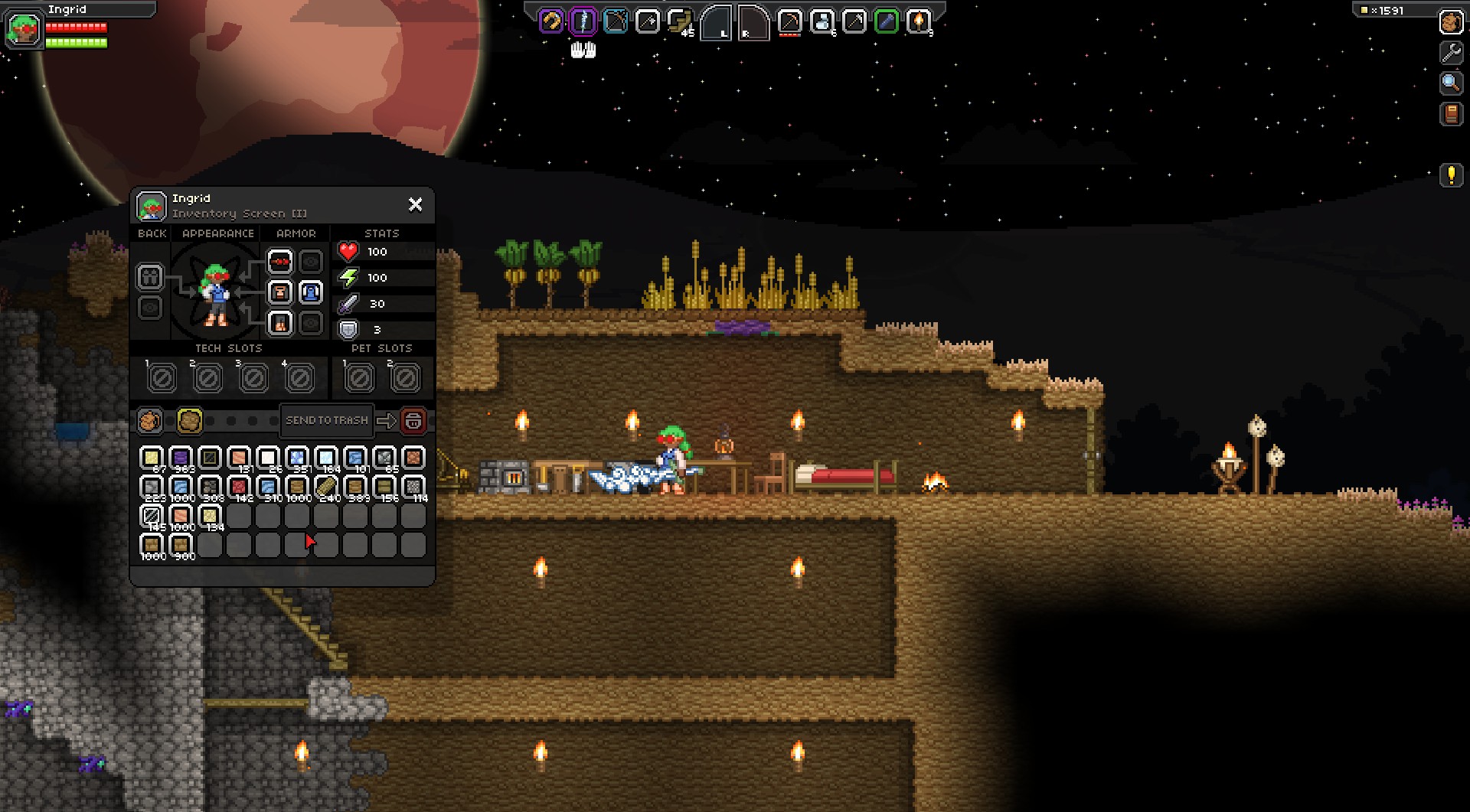Select the leg armor equipment slot

pyautogui.click(x=280, y=323)
